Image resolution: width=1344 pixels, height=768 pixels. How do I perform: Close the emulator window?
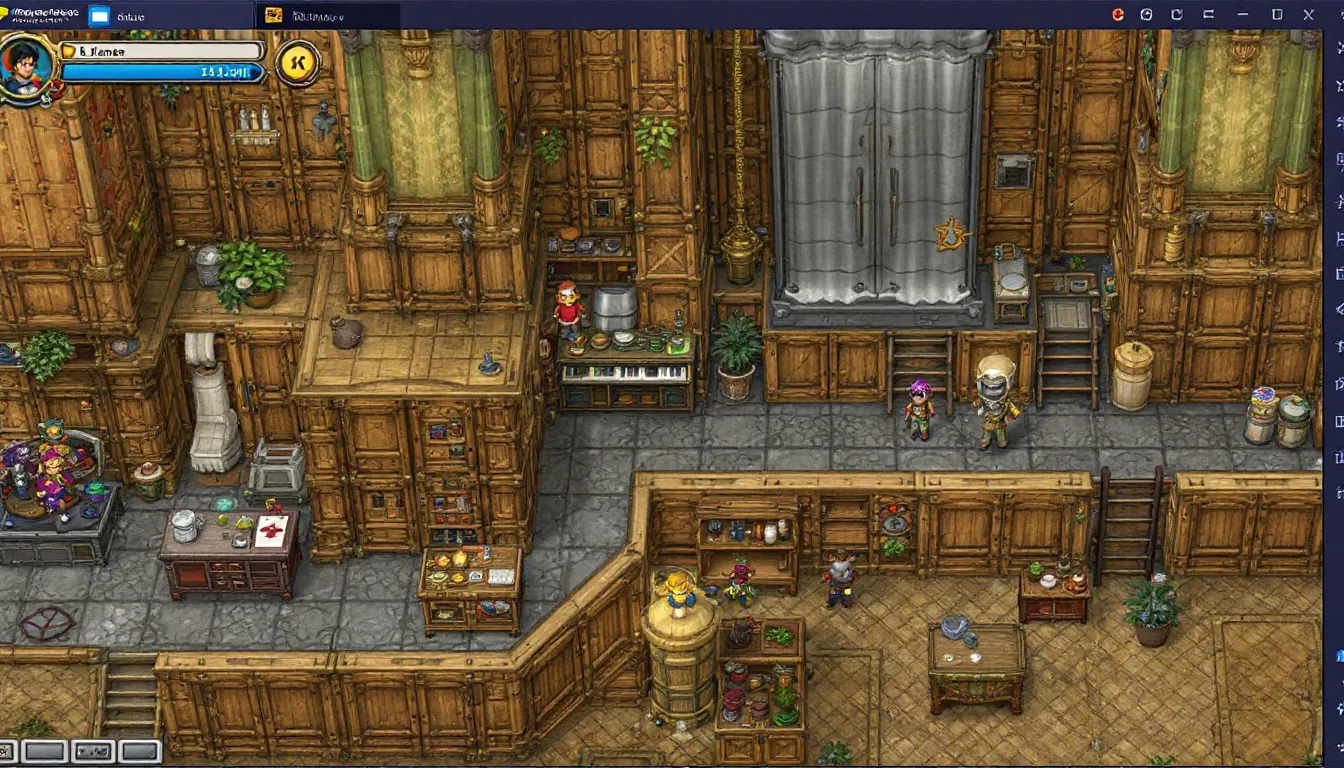[x=1309, y=14]
